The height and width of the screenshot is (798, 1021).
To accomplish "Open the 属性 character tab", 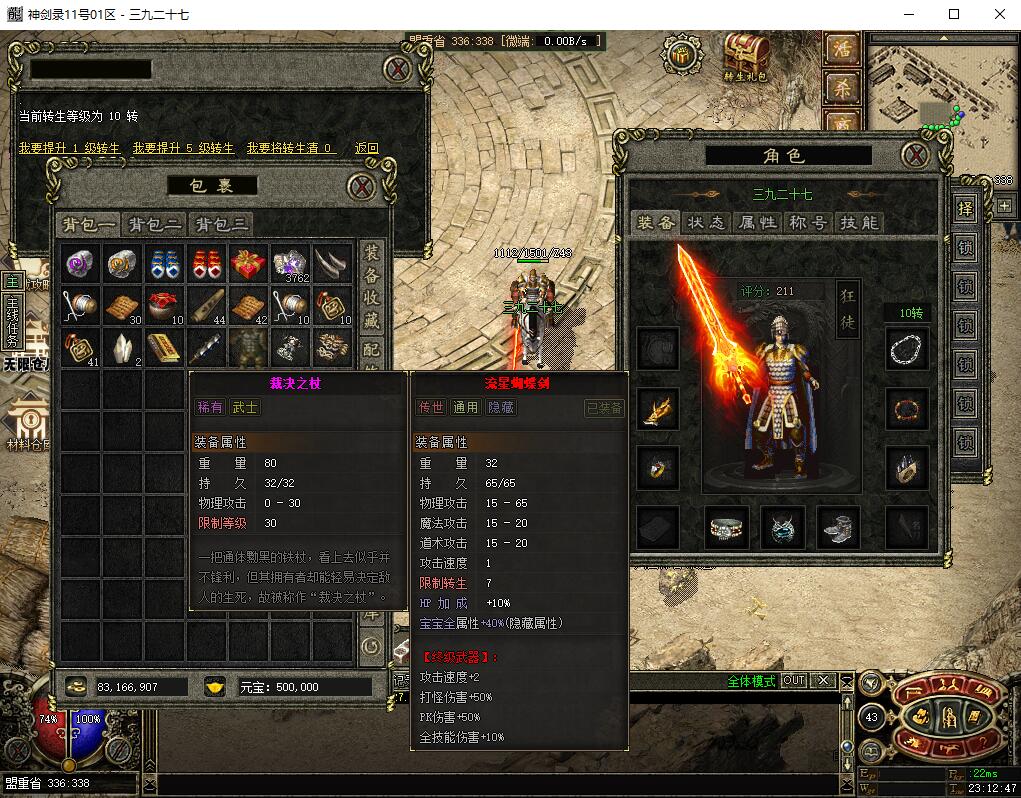I will click(x=757, y=223).
